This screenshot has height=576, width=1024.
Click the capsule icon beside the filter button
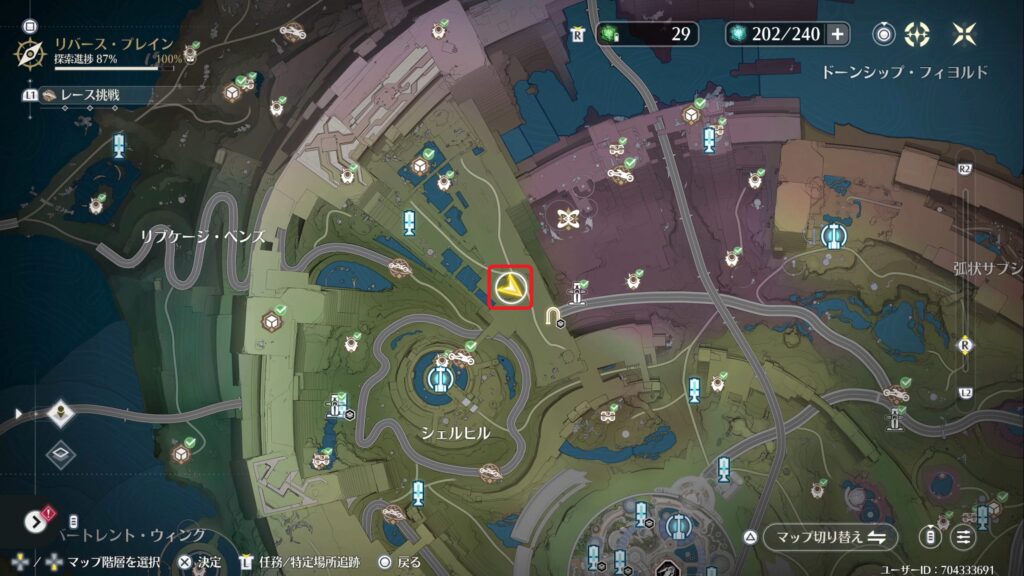(x=930, y=537)
